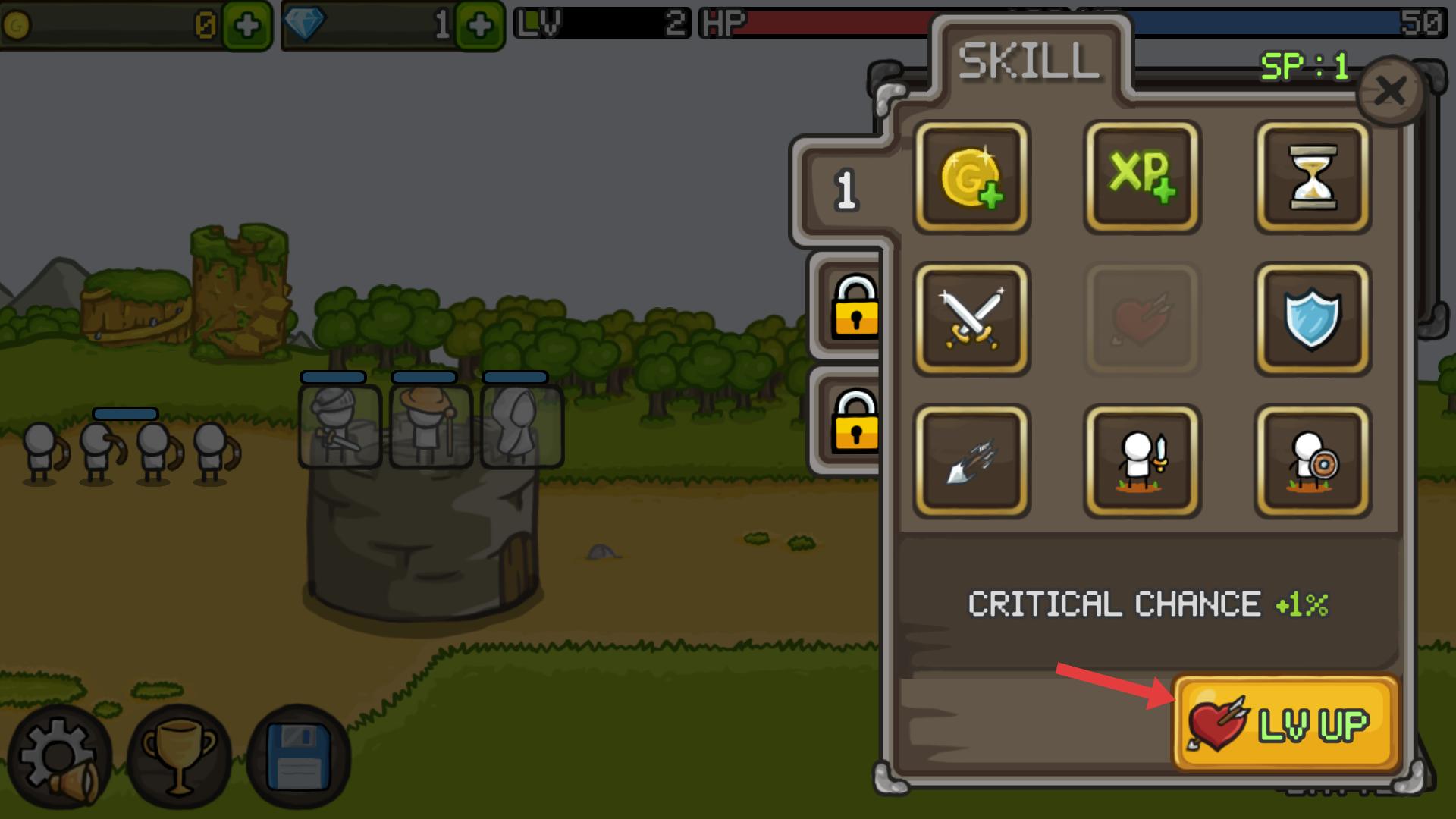Buy diamonds with the green plus button
The image size is (1456, 819).
(x=480, y=27)
